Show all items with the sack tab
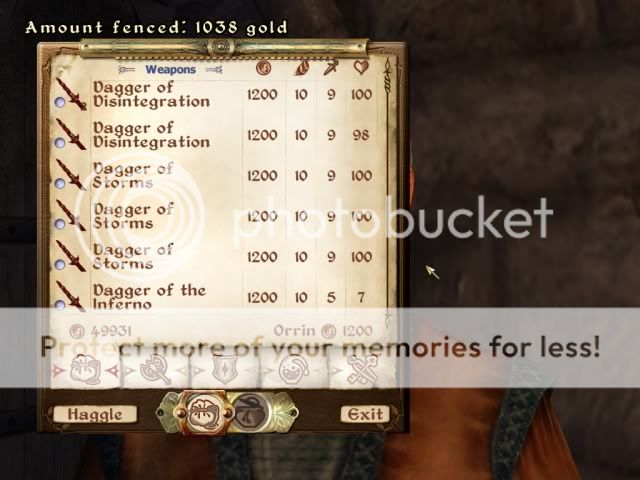The image size is (640, 480). (x=84, y=371)
